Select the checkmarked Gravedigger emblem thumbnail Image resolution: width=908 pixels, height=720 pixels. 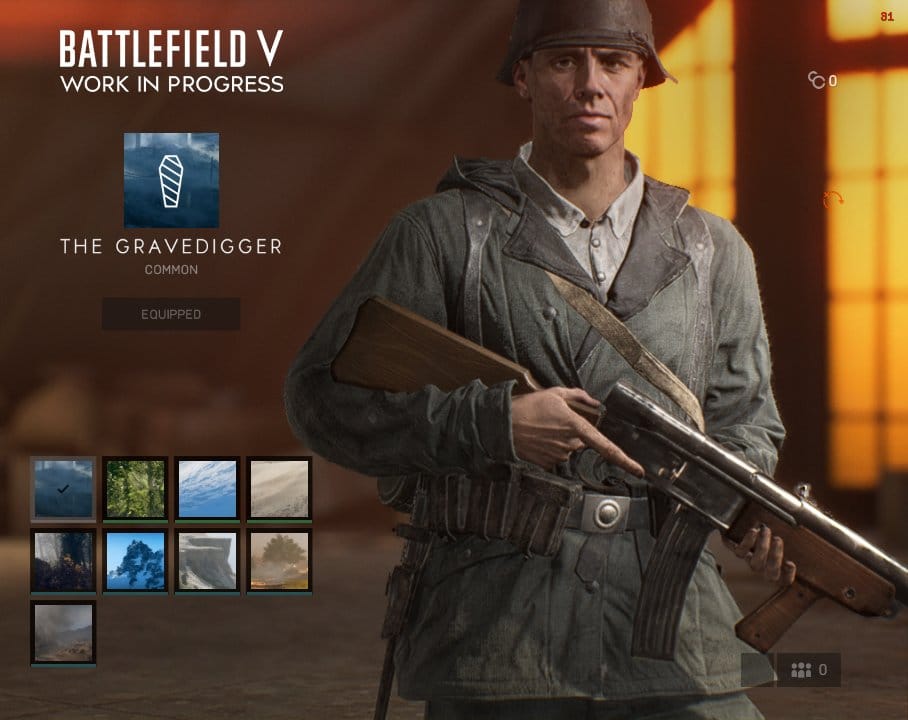(x=63, y=489)
